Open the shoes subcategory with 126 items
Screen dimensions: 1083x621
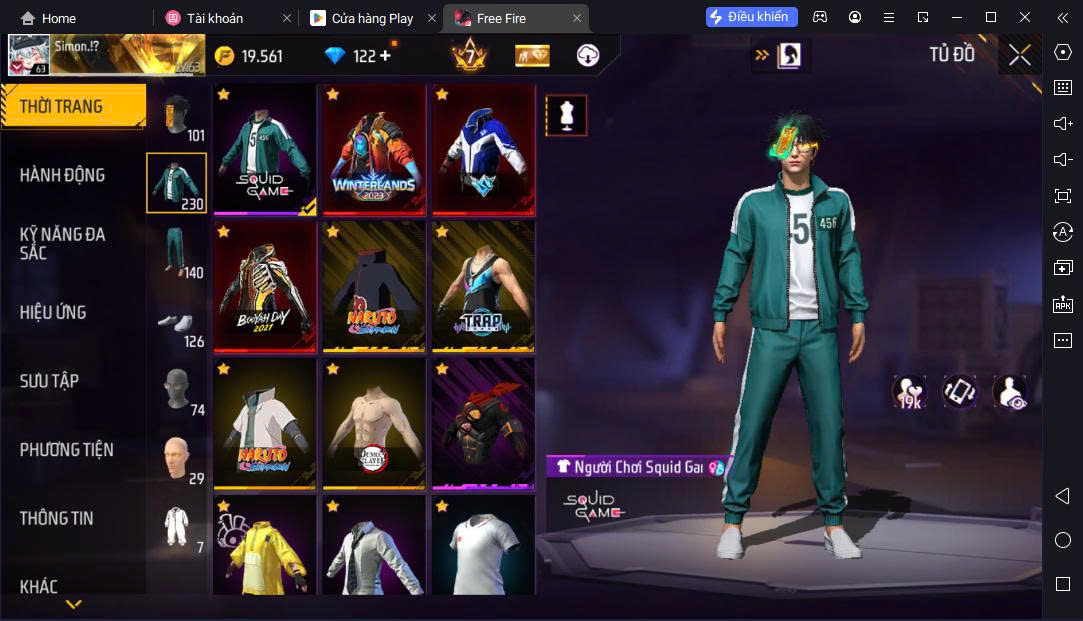click(178, 323)
